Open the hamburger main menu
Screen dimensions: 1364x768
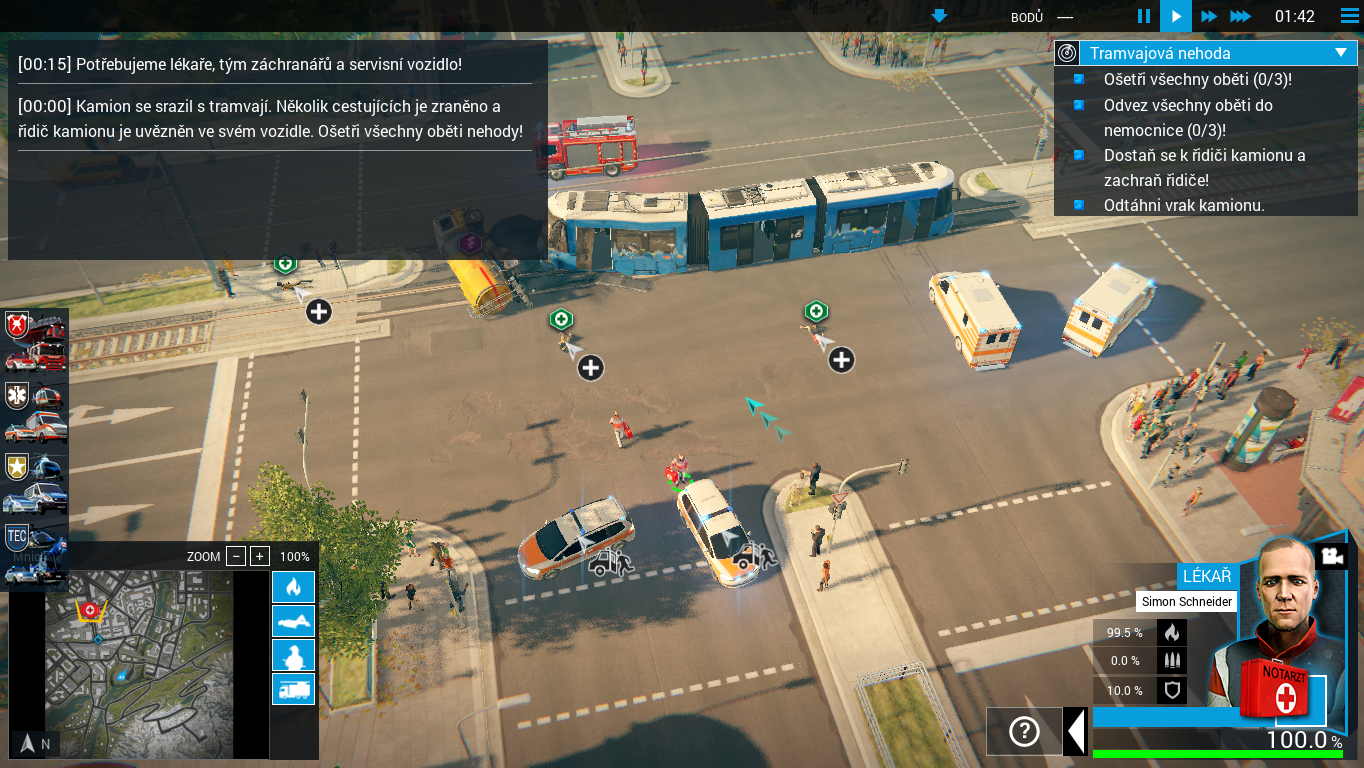[1348, 16]
